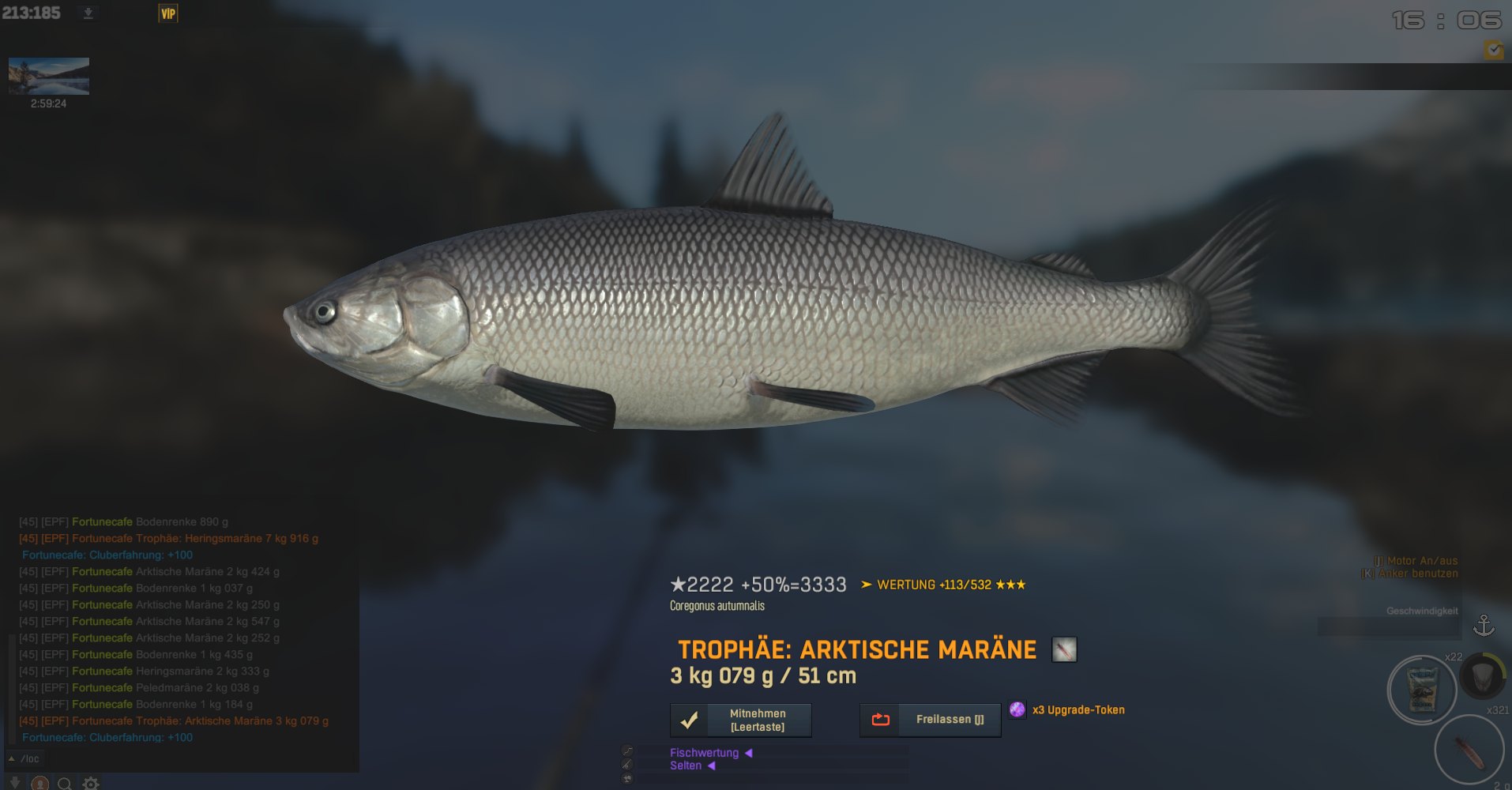Select the Upgrade-Token gem icon
Viewport: 1512px width, 790px height.
(1017, 709)
